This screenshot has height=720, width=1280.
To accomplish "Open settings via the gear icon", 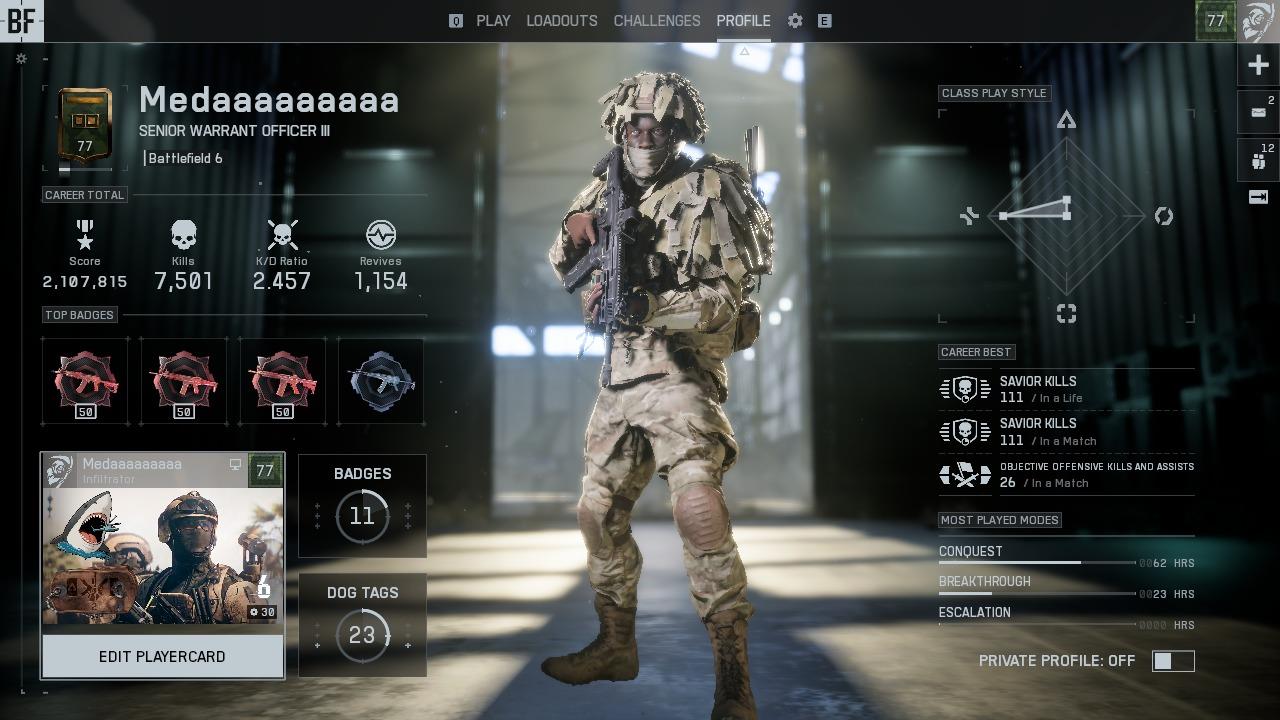I will [795, 20].
